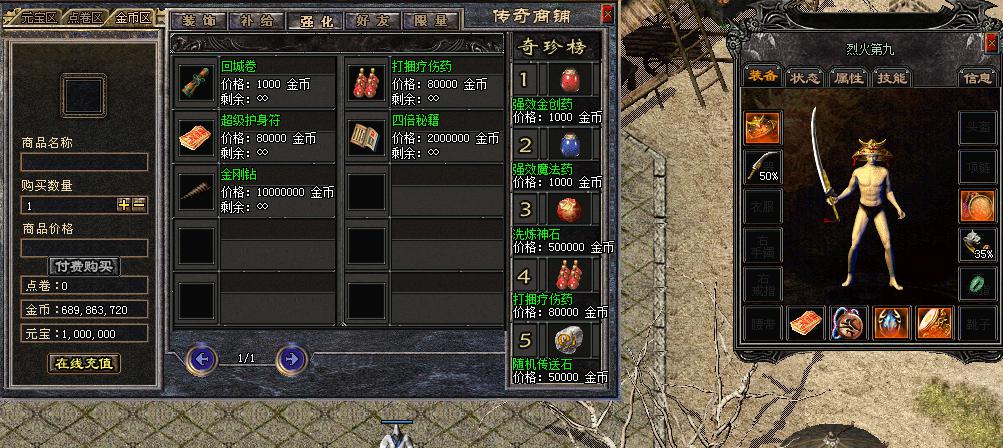Choose the 超级护身符 amulet item

(x=196, y=136)
